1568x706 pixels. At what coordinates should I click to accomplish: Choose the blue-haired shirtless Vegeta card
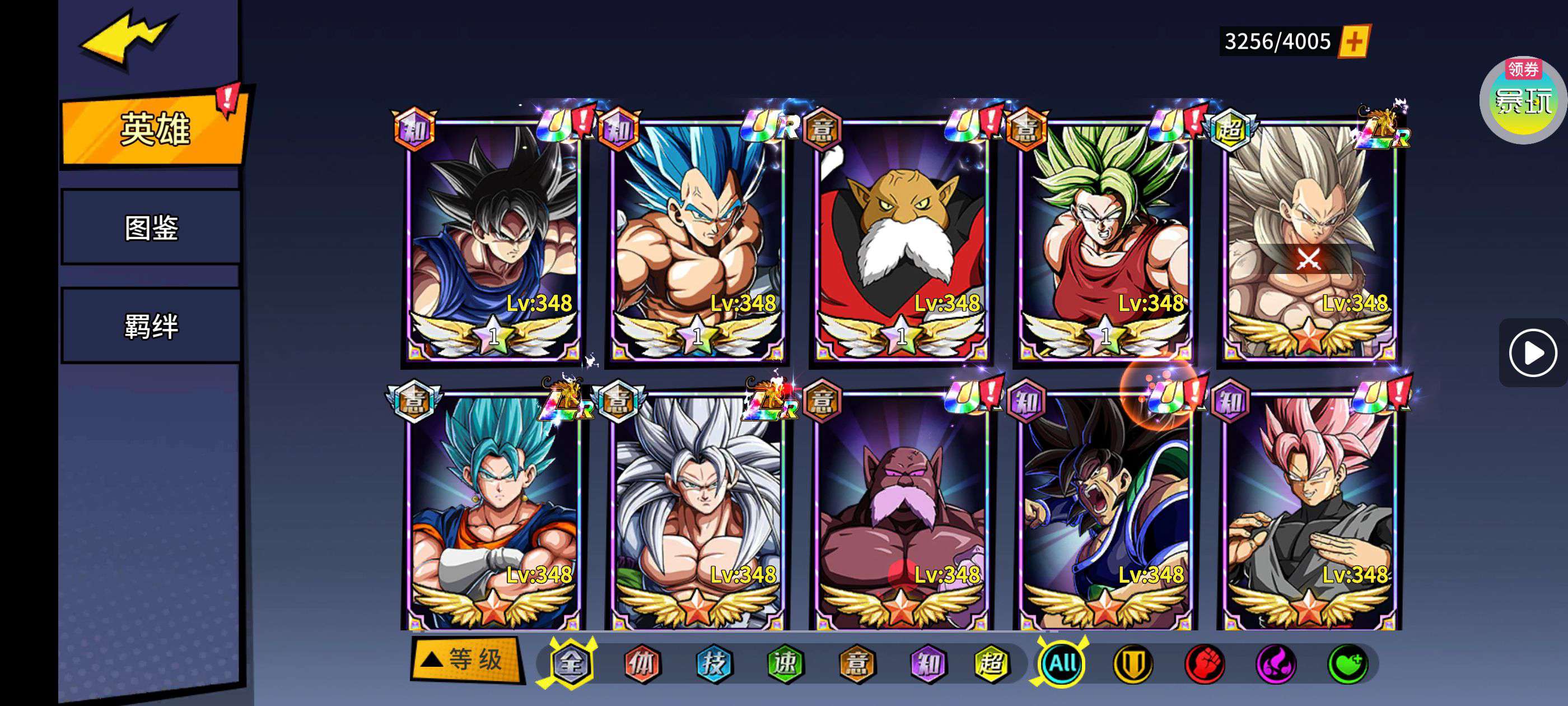click(x=698, y=240)
